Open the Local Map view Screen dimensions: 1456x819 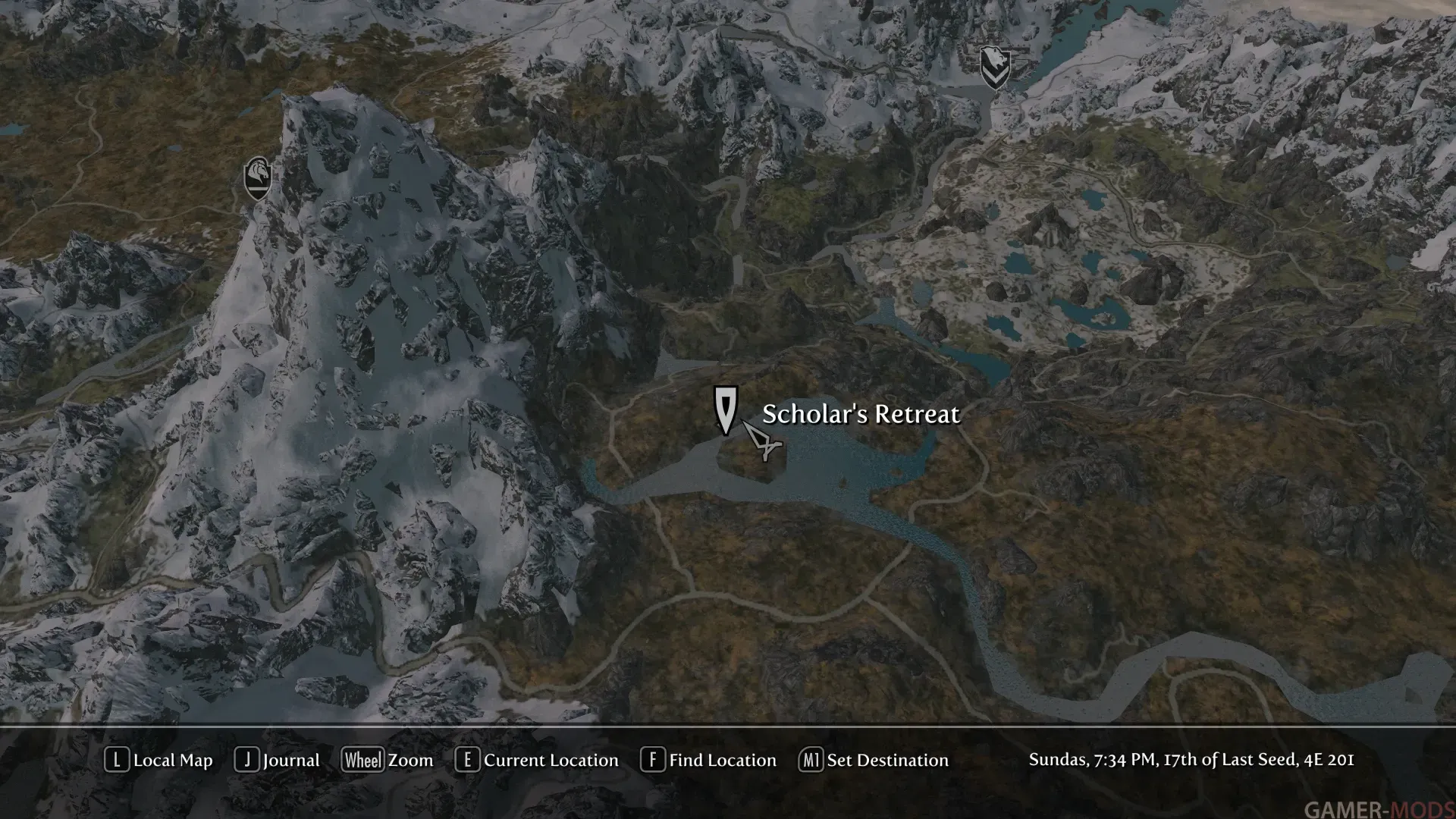[x=159, y=760]
